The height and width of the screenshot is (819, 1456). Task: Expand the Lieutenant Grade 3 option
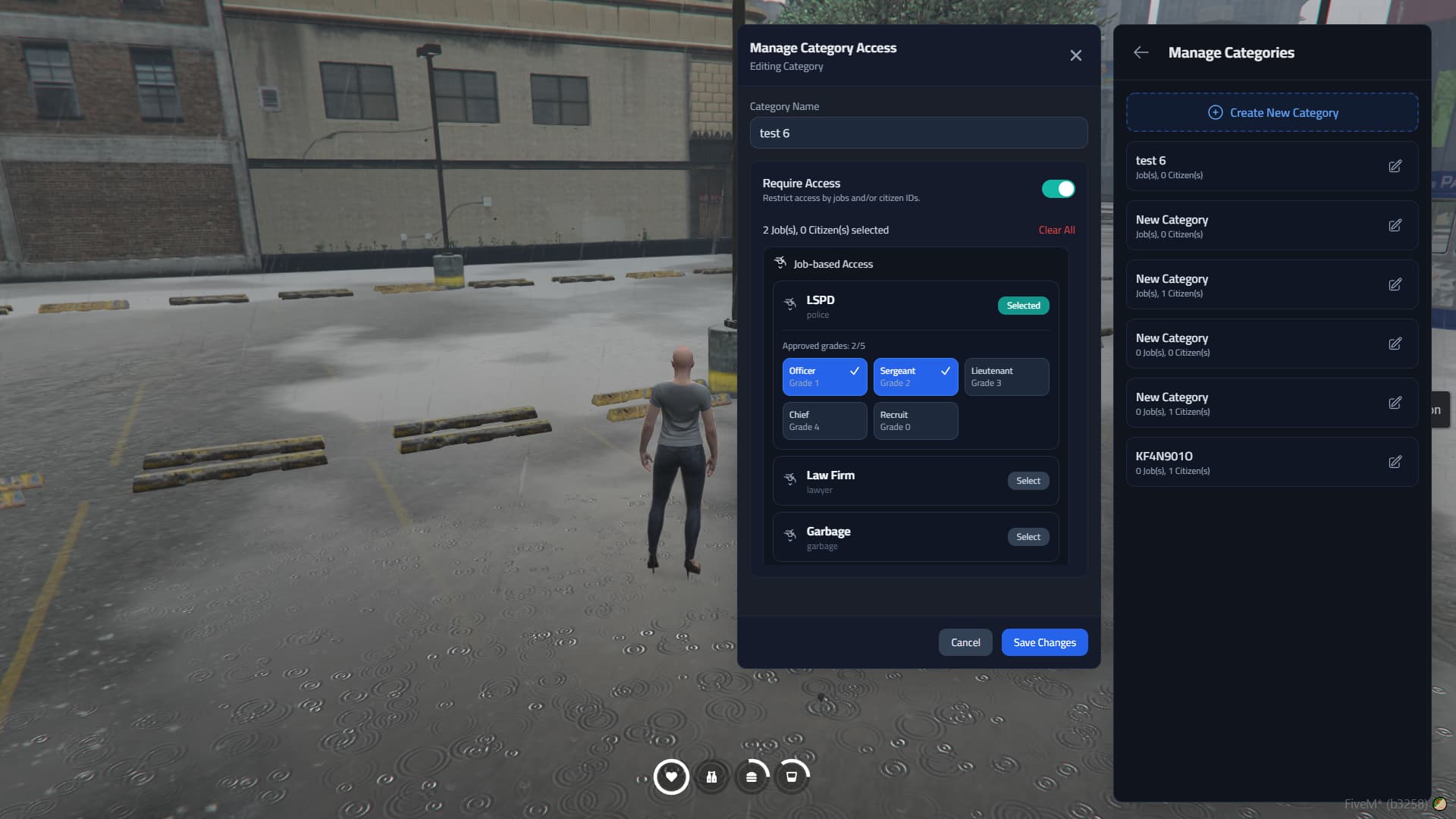click(1006, 377)
